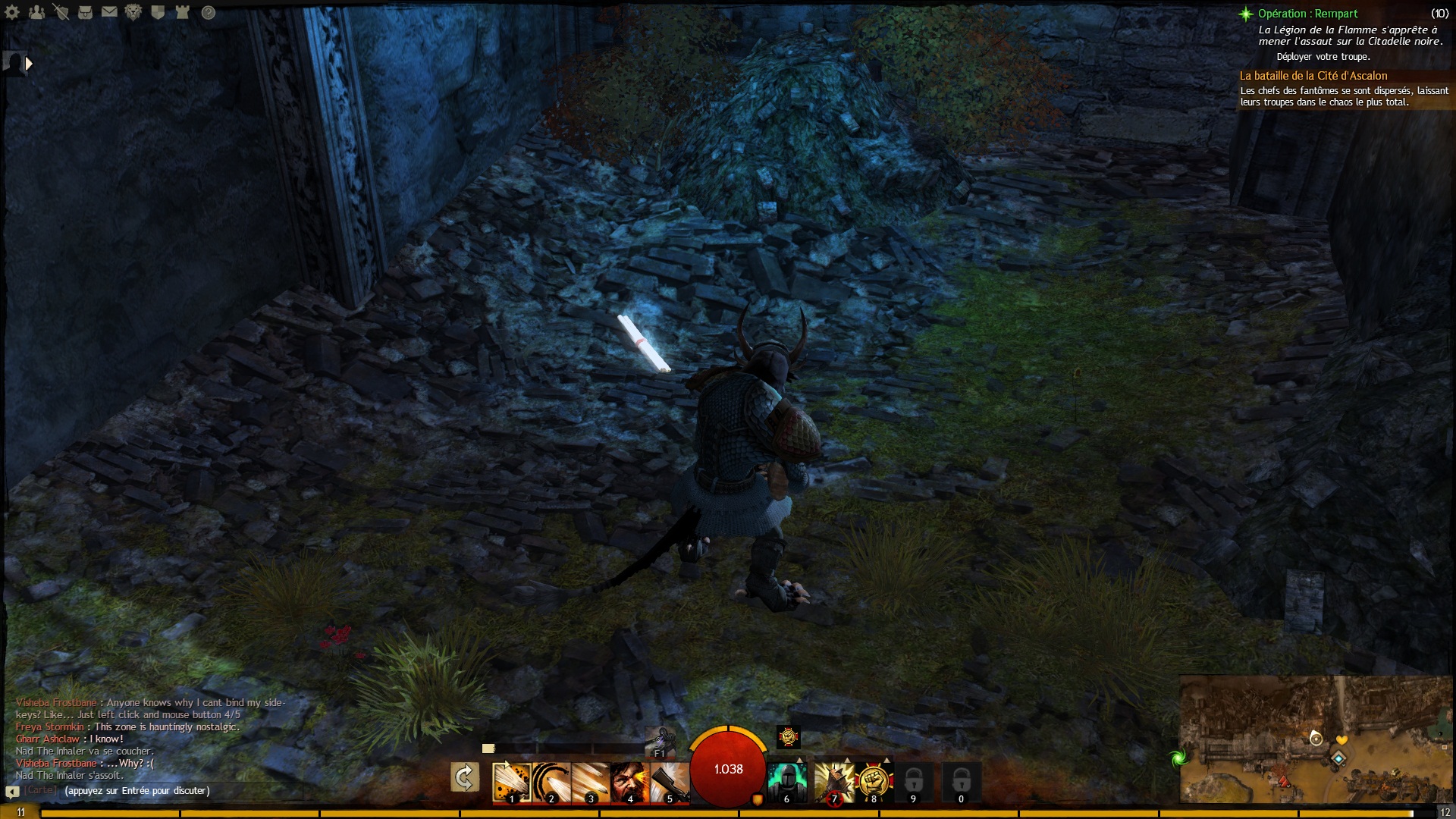Open the castle tower WvW panel
Viewport: 1456px width, 819px height.
click(182, 12)
